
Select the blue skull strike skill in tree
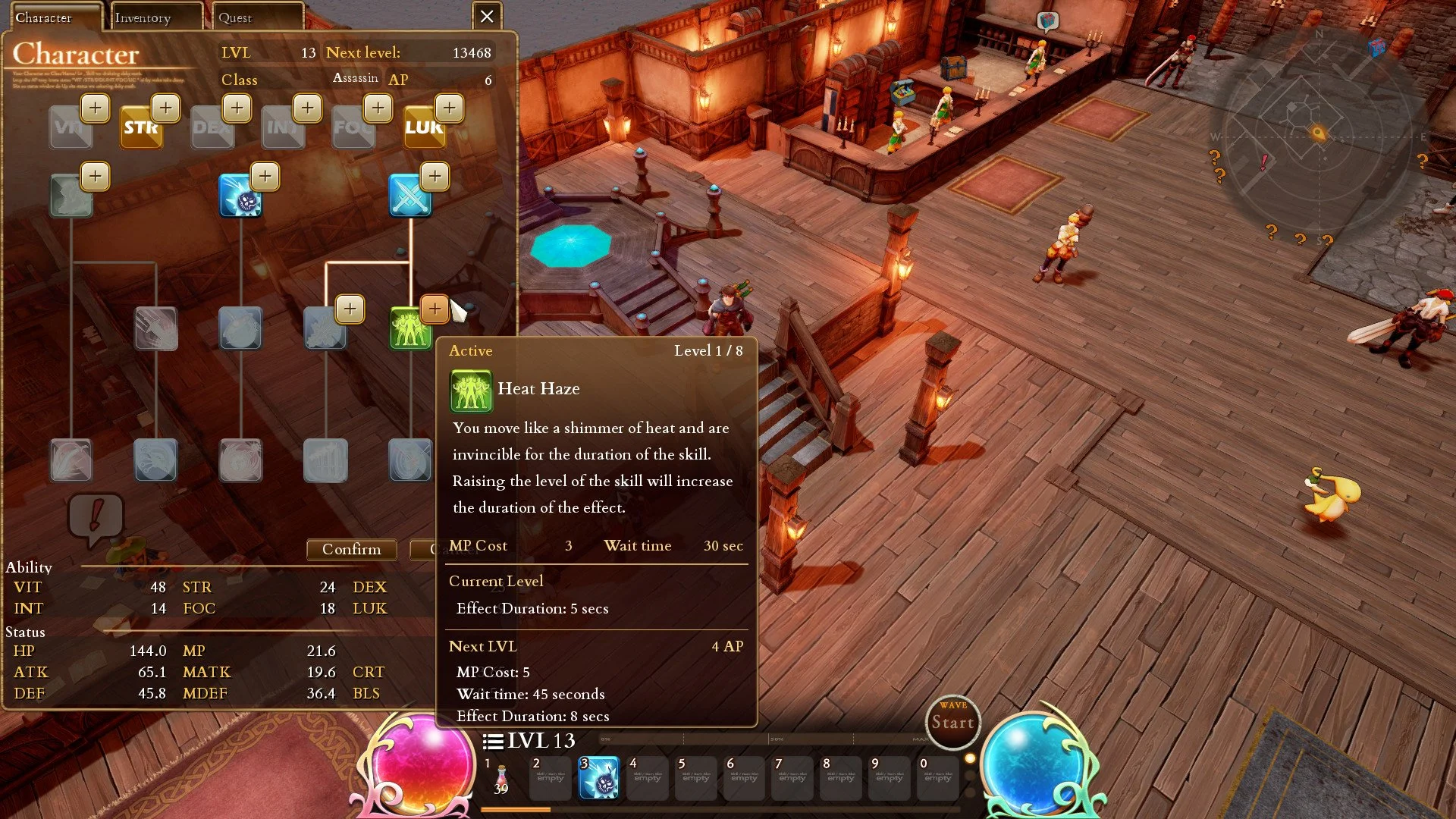[x=240, y=196]
